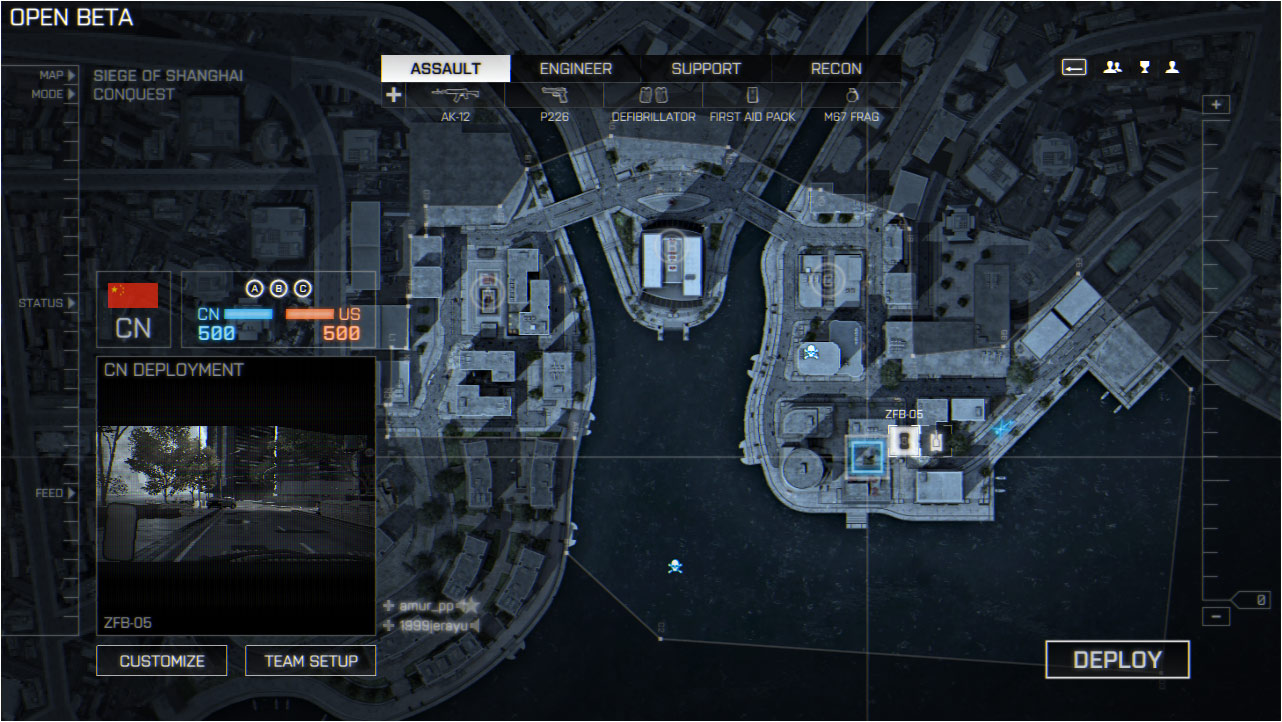Zoom in the map with plus button
This screenshot has height=722, width=1282.
[x=1216, y=105]
